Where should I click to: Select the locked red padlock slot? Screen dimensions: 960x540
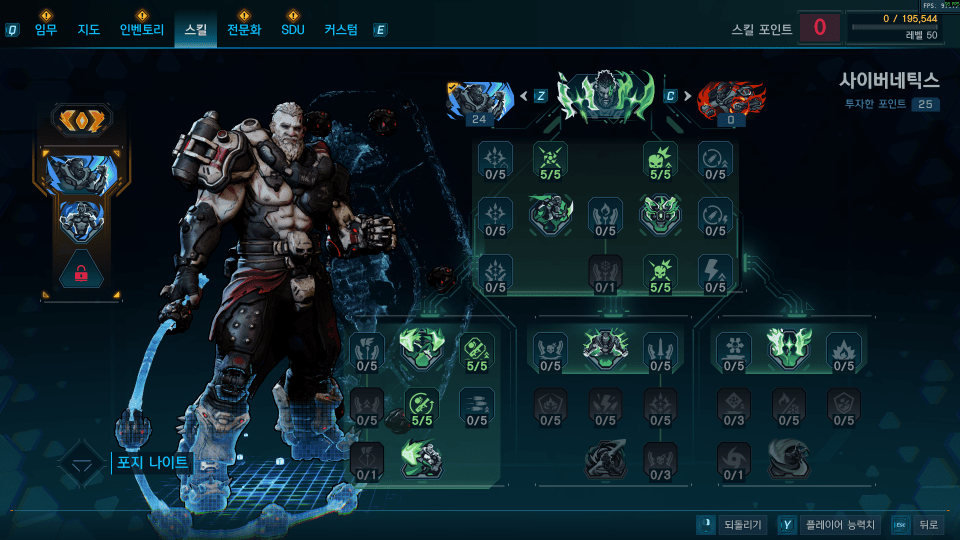(x=82, y=270)
